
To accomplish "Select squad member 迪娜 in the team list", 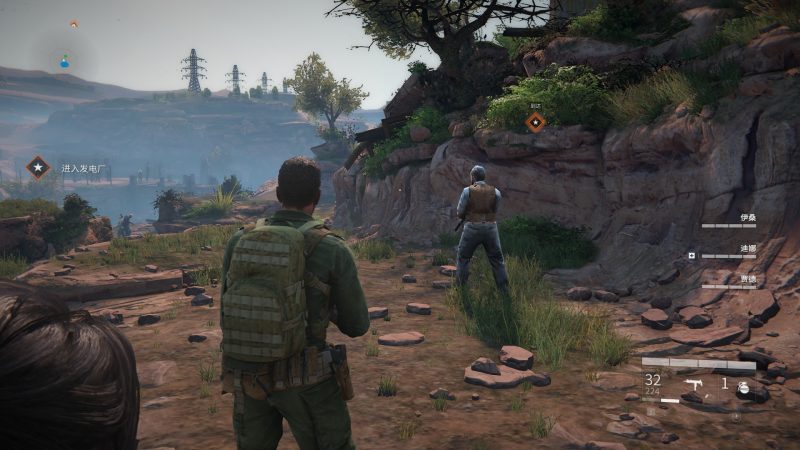I will point(748,246).
